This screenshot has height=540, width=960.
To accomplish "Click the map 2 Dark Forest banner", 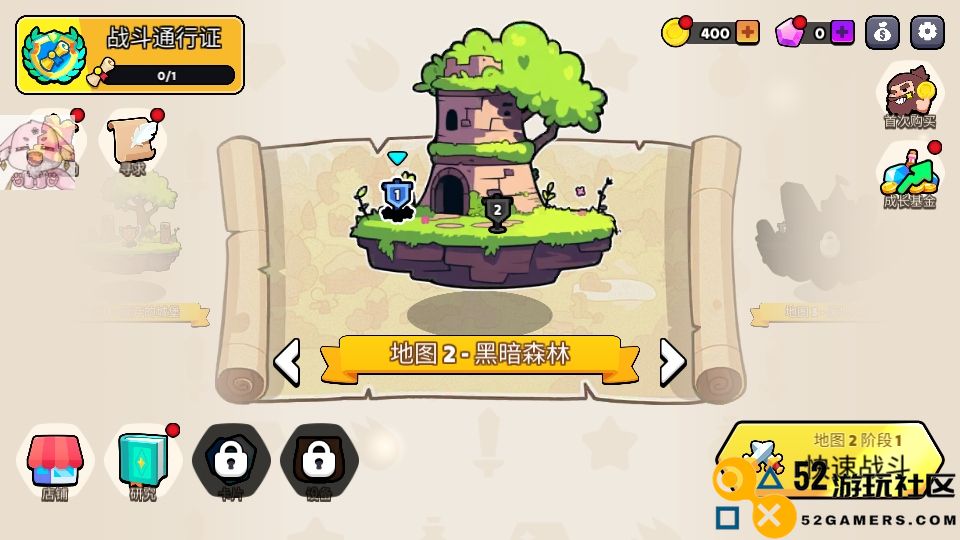I will point(480,355).
